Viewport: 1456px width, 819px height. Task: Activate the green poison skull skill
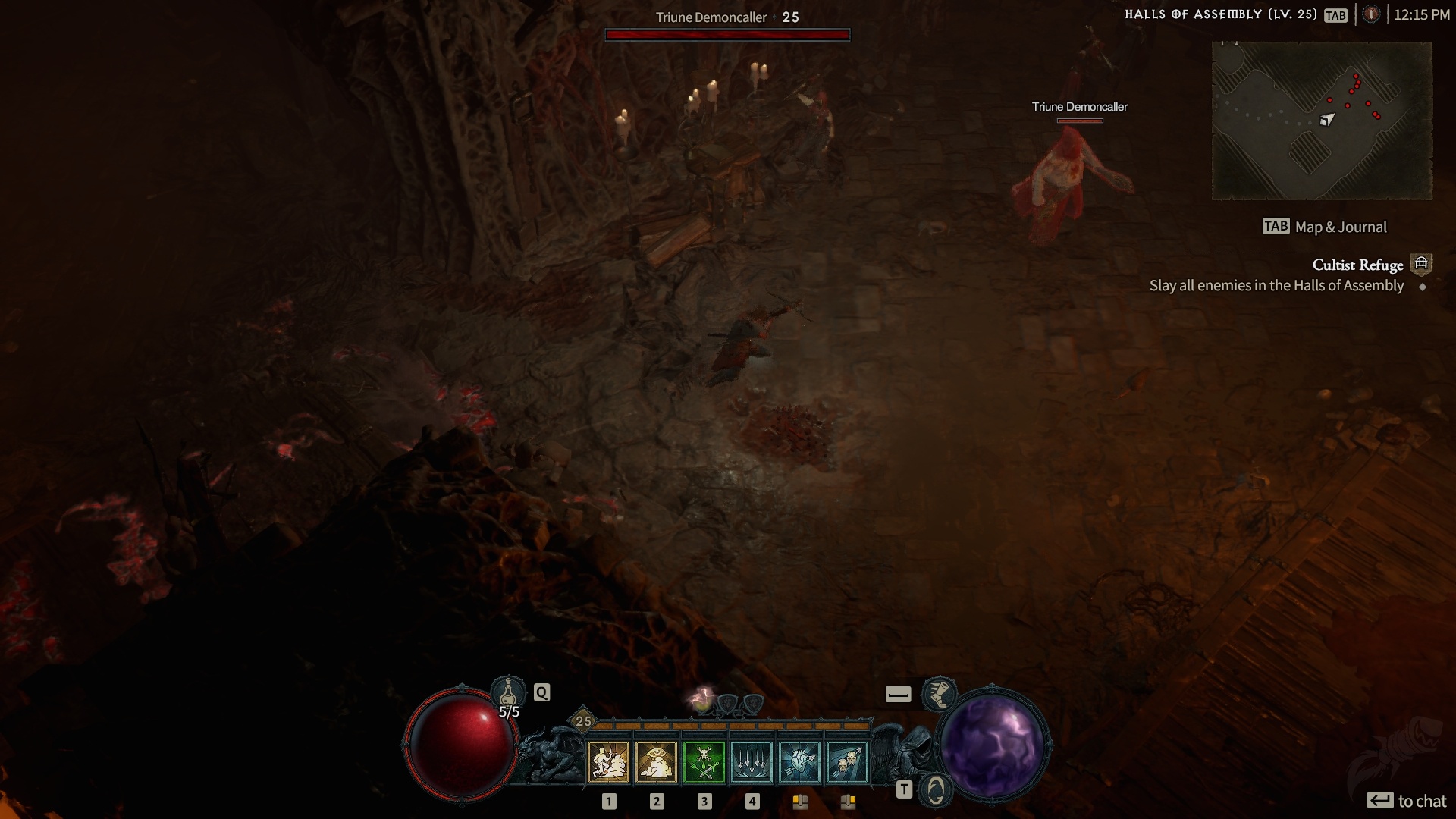pos(704,761)
